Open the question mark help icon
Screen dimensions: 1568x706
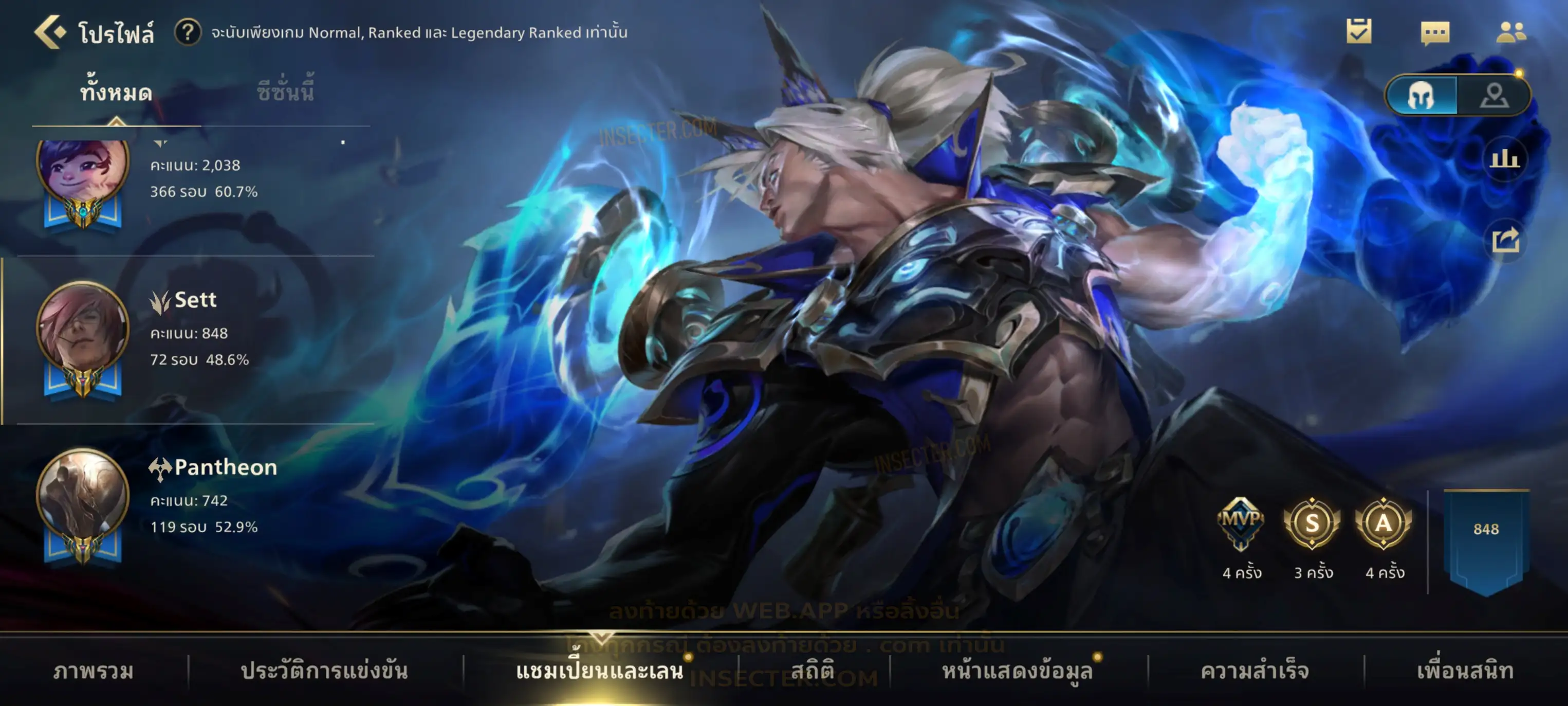pyautogui.click(x=188, y=32)
